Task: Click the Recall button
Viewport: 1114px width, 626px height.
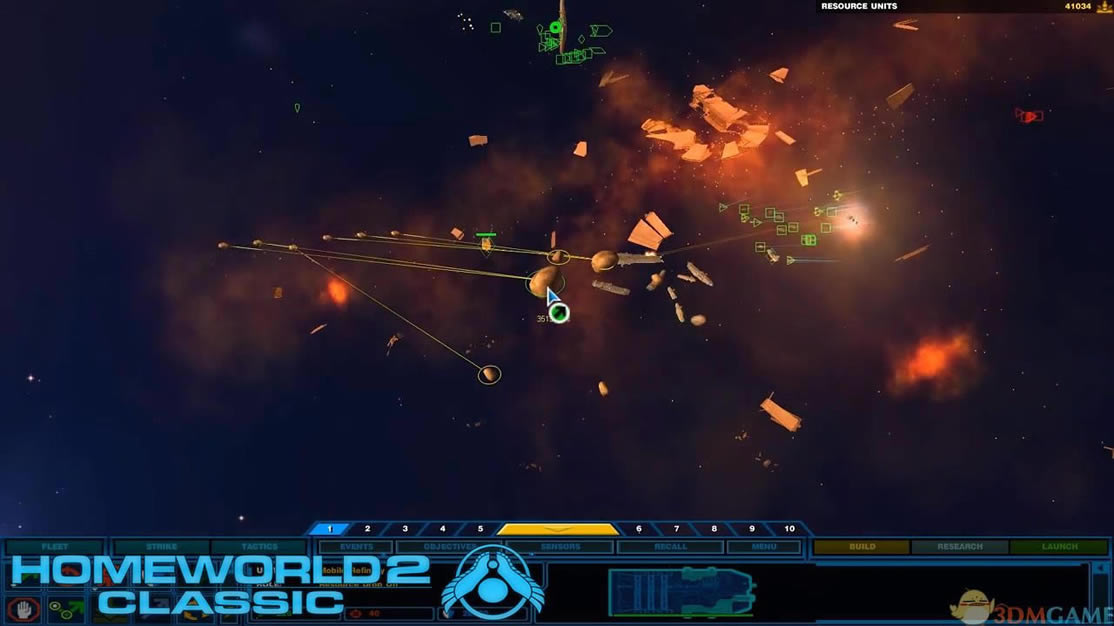Action: (669, 547)
